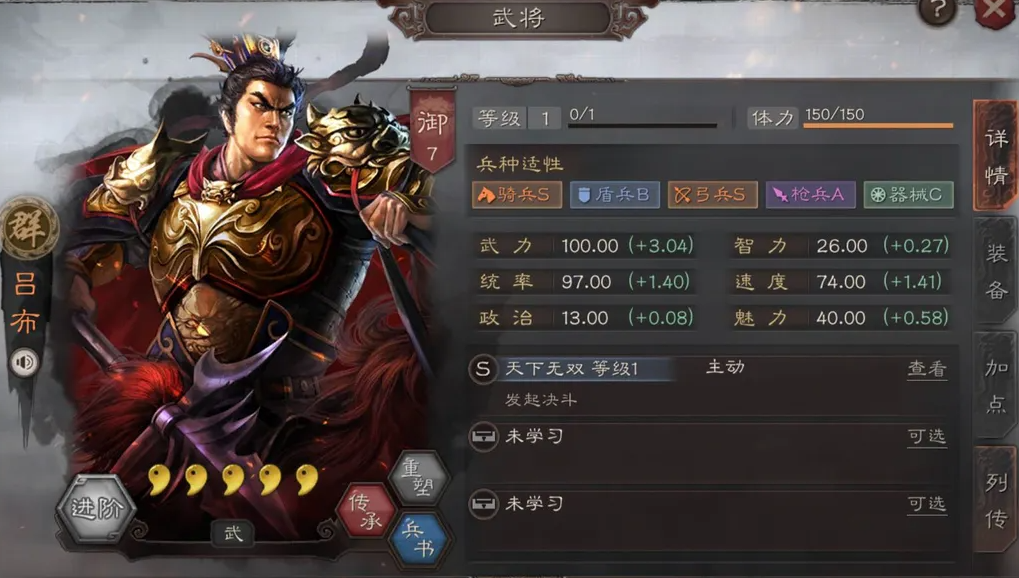Choose the 弓兵S archer aptitude tag

712,195
